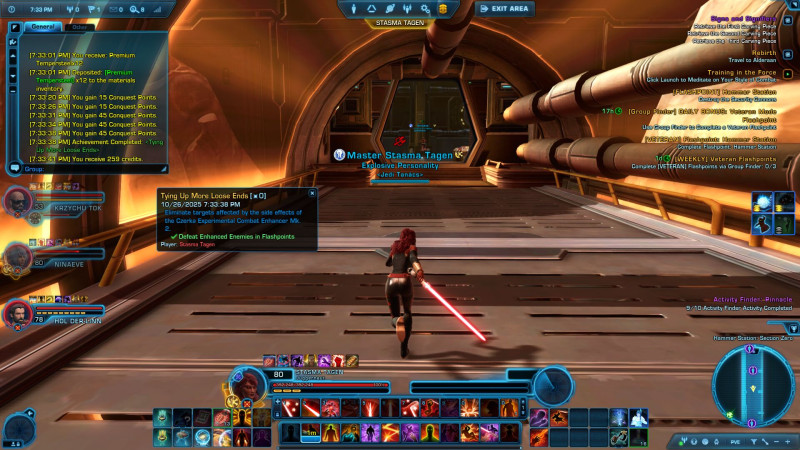Screen dimensions: 800x450
Task: Close the Tying Up More Loose Ends popup
Action: 311,192
